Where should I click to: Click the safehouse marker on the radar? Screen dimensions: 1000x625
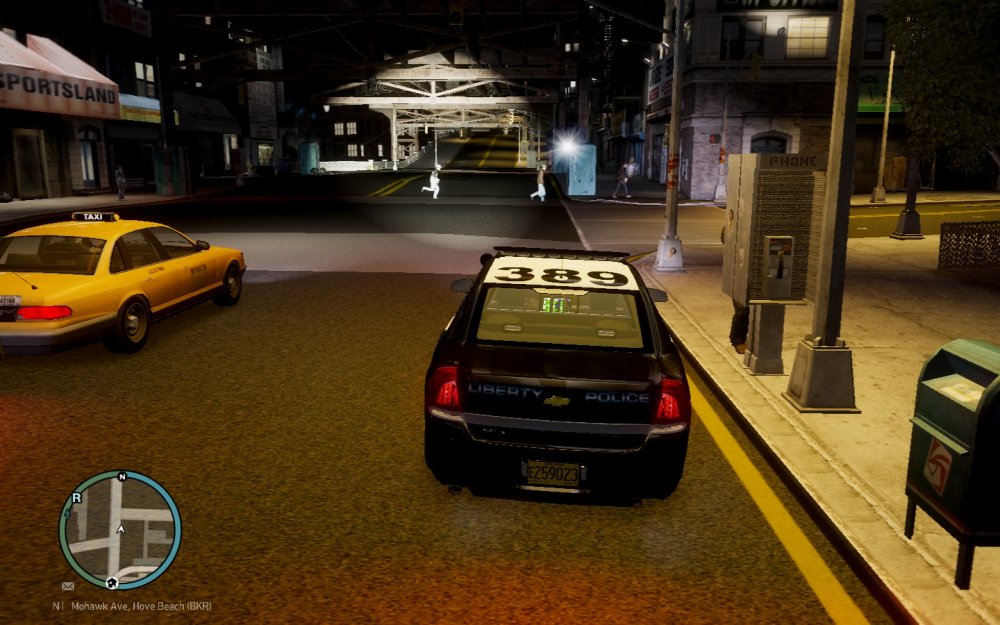(x=112, y=581)
